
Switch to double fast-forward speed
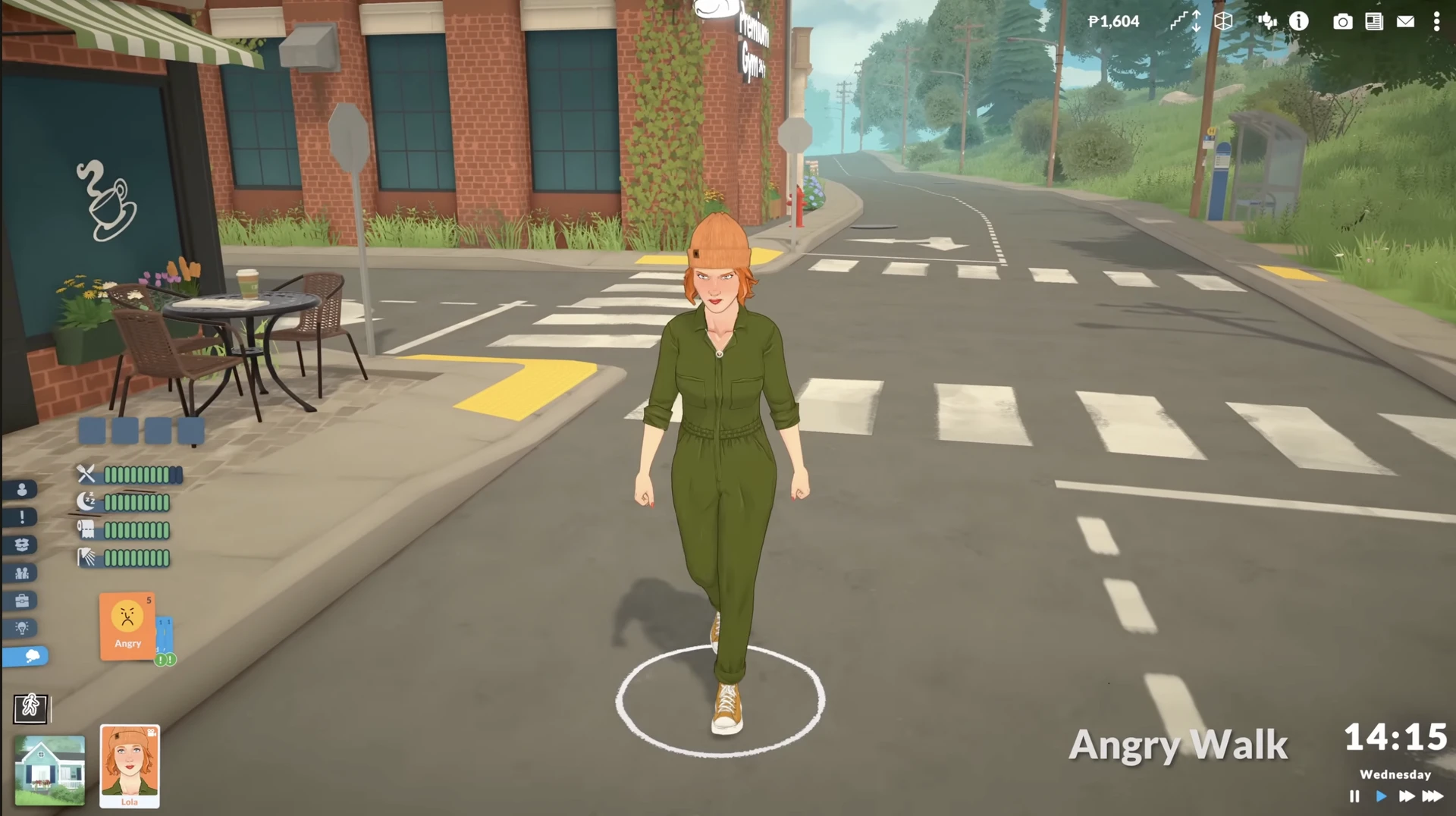tap(1407, 796)
